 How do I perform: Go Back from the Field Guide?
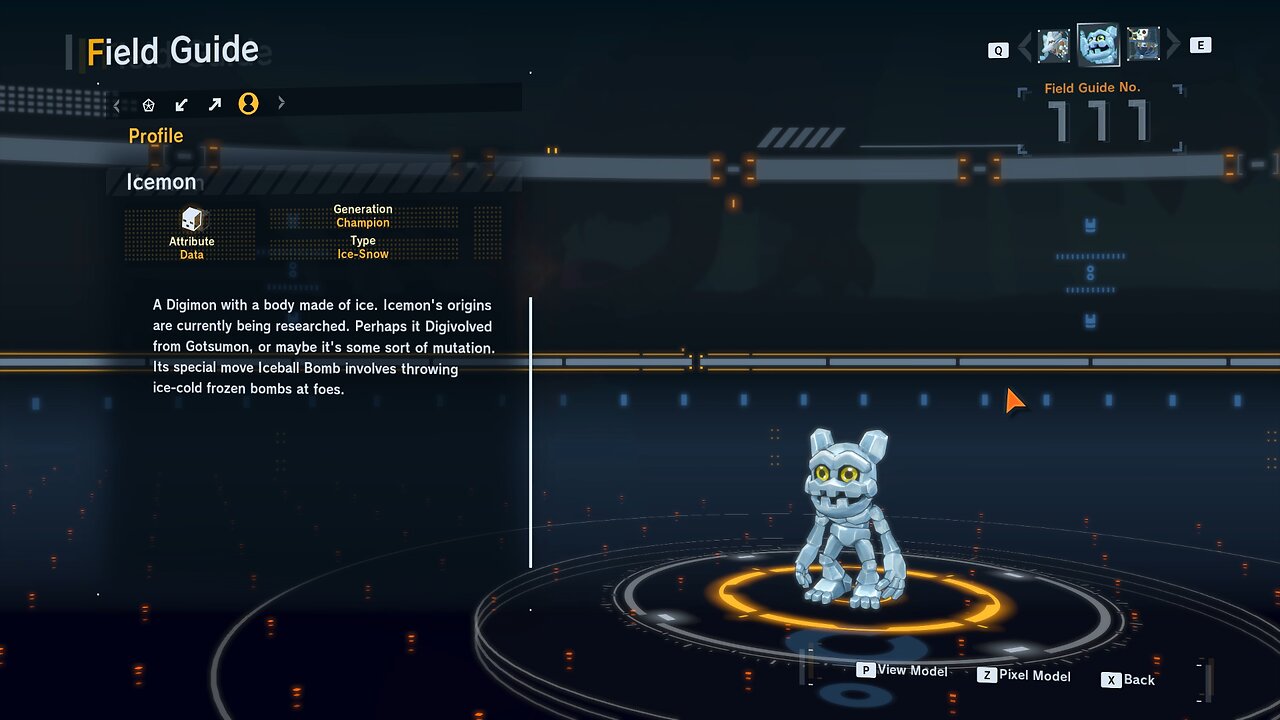1128,680
